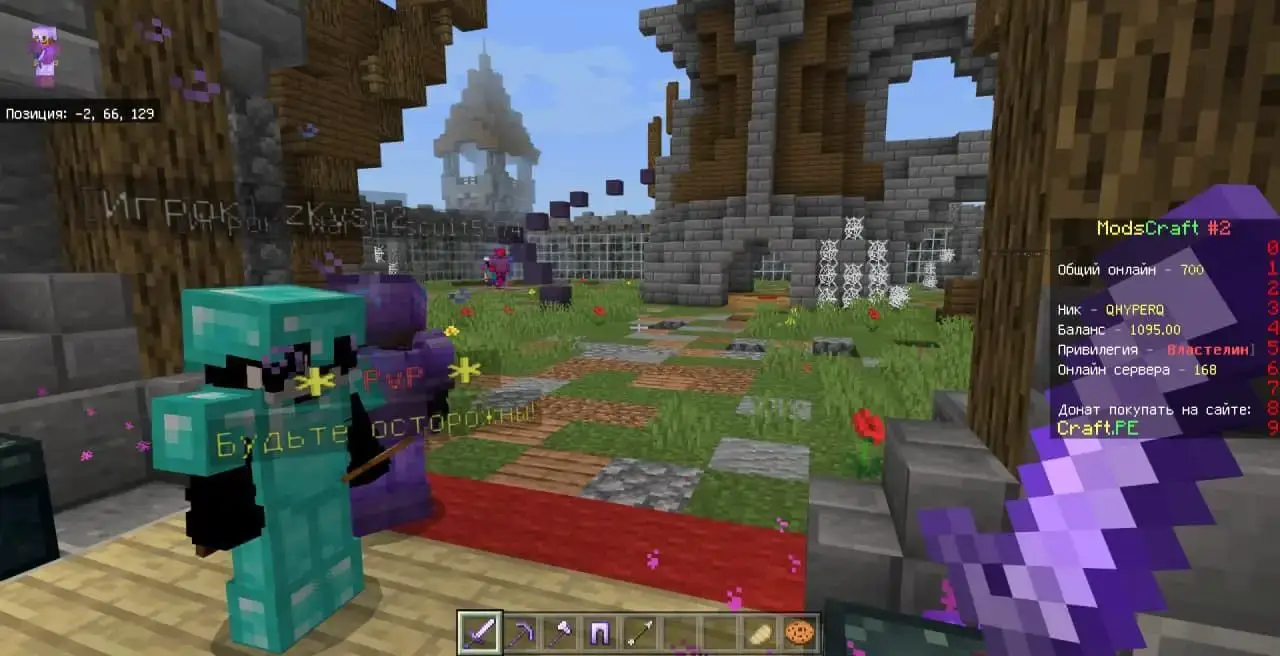Screen dimensions: 1280x656
Task: Select the bread hotbar slot
Action: click(759, 633)
